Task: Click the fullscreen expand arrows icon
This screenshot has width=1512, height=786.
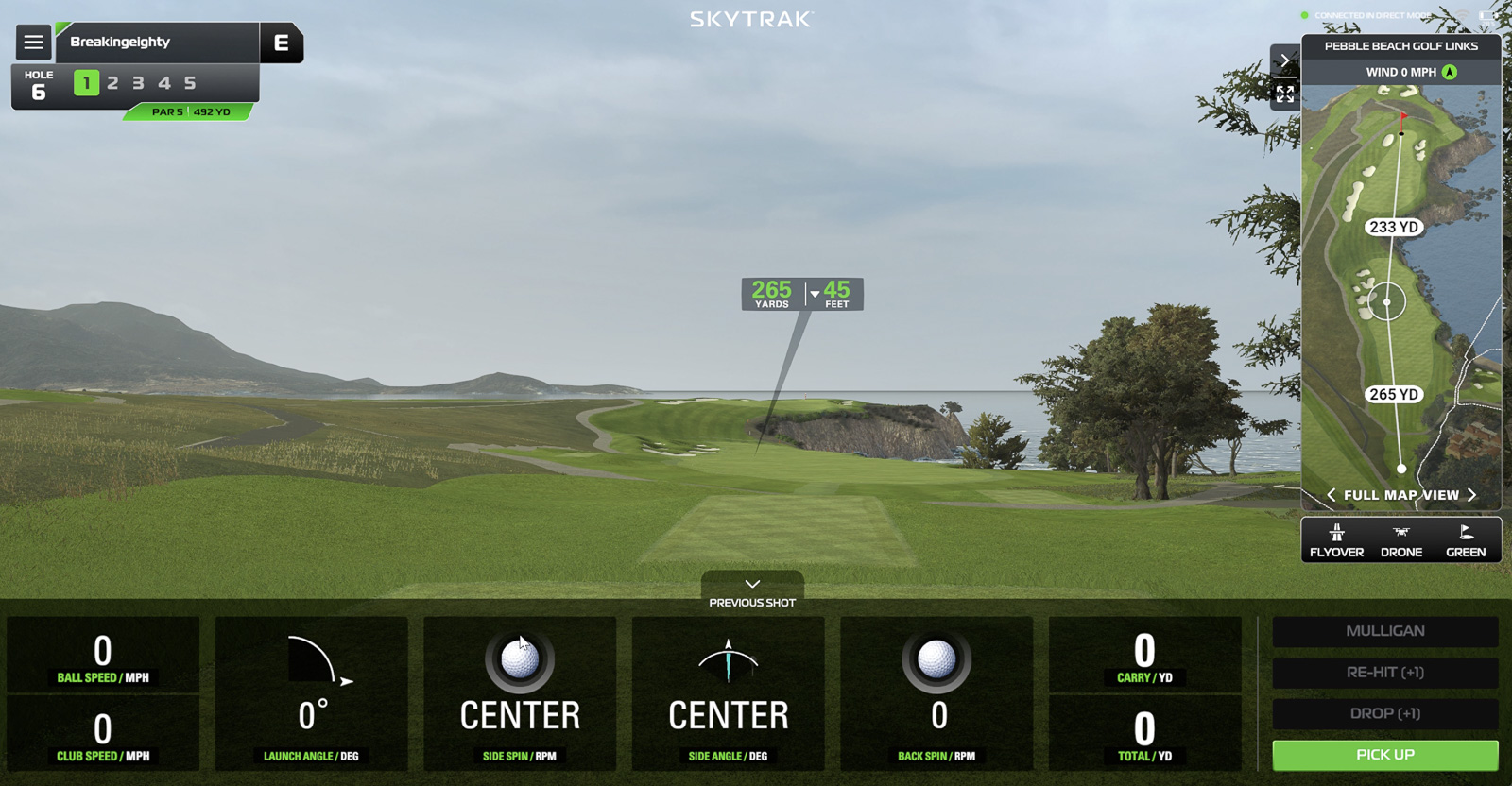Action: click(x=1285, y=94)
